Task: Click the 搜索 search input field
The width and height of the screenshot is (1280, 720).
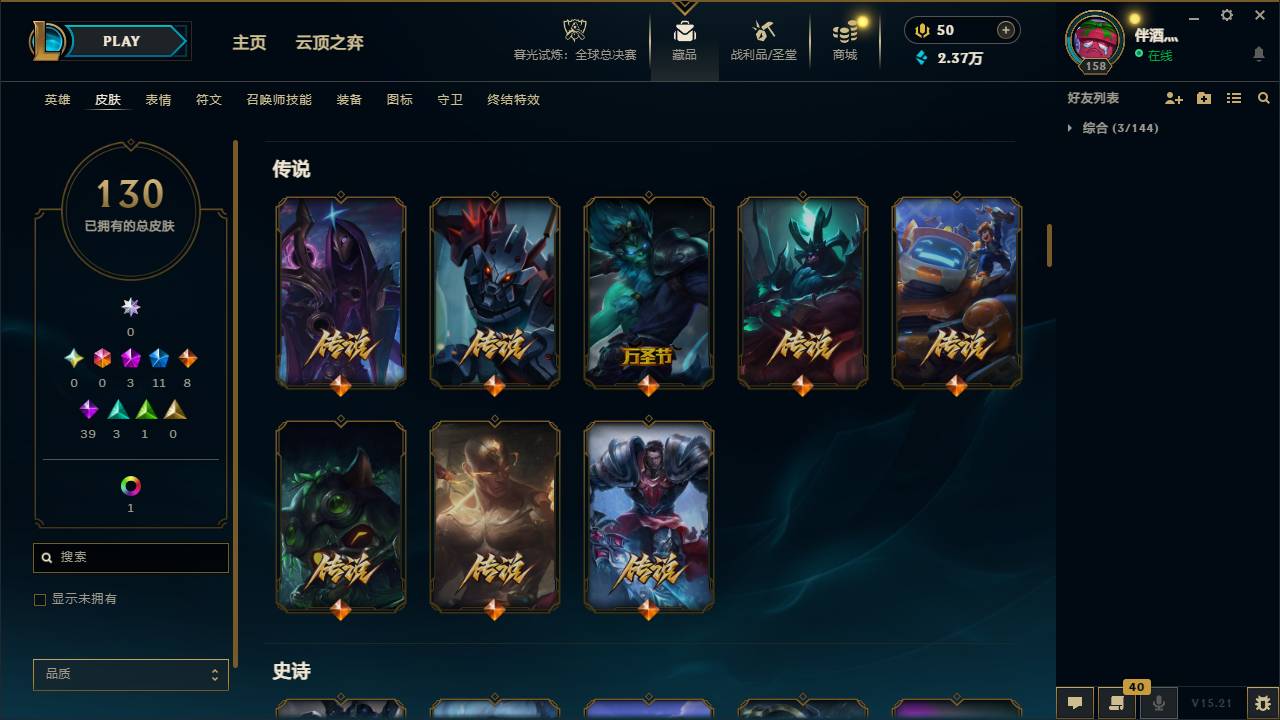Action: (x=130, y=557)
